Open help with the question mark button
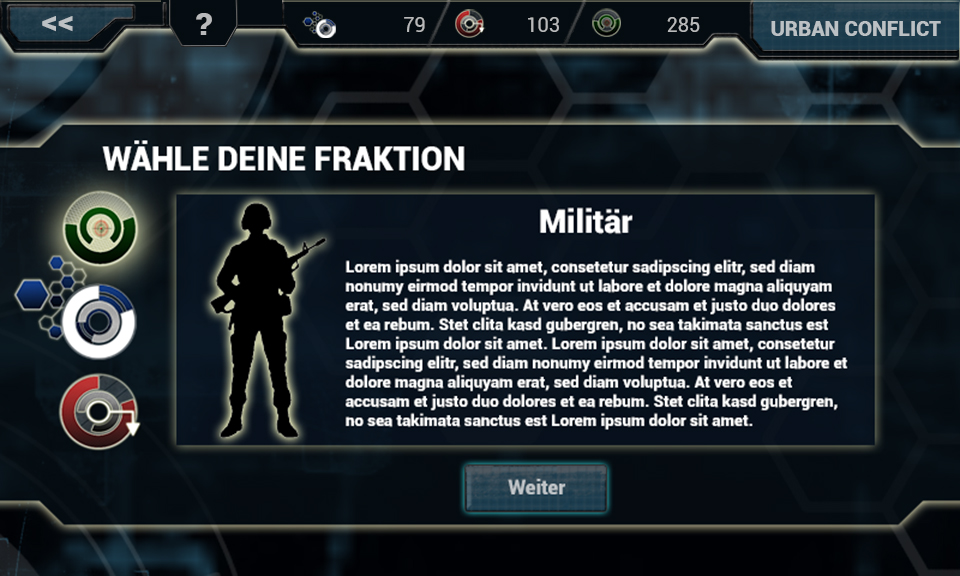The width and height of the screenshot is (960, 576). tap(203, 24)
